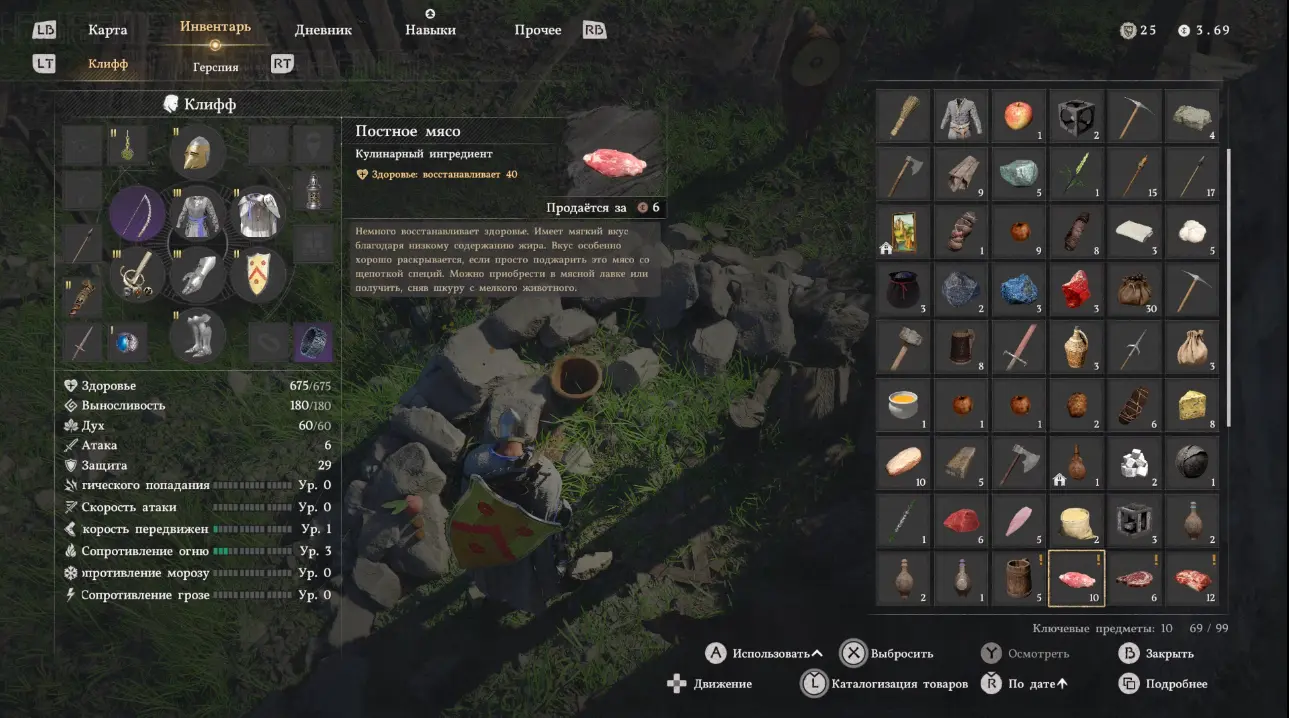
Task: Switch to the Дневник tab
Action: [x=323, y=30]
